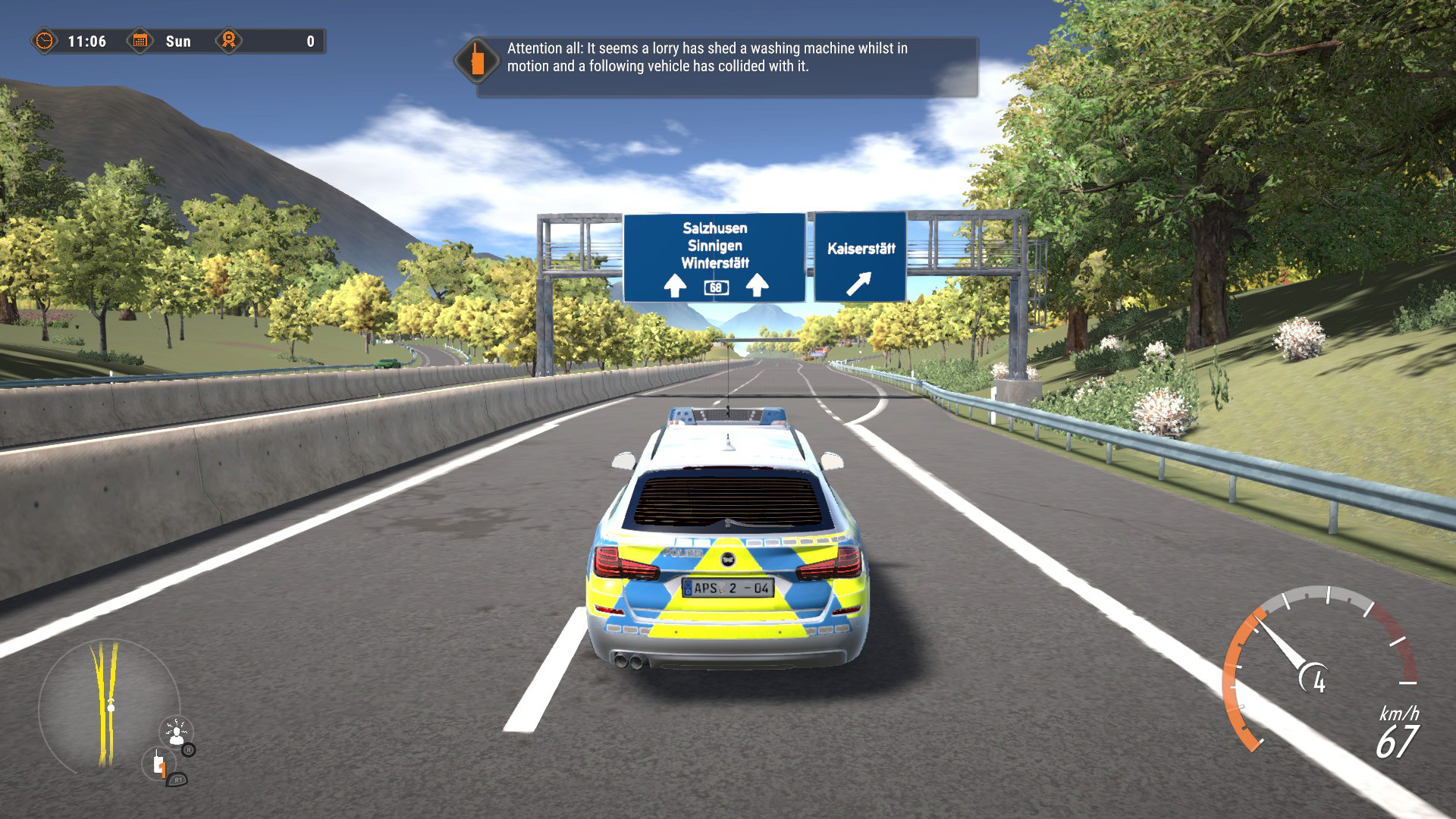Click the Sun day label in the HUD
Image resolution: width=1456 pixels, height=819 pixels.
pos(180,42)
